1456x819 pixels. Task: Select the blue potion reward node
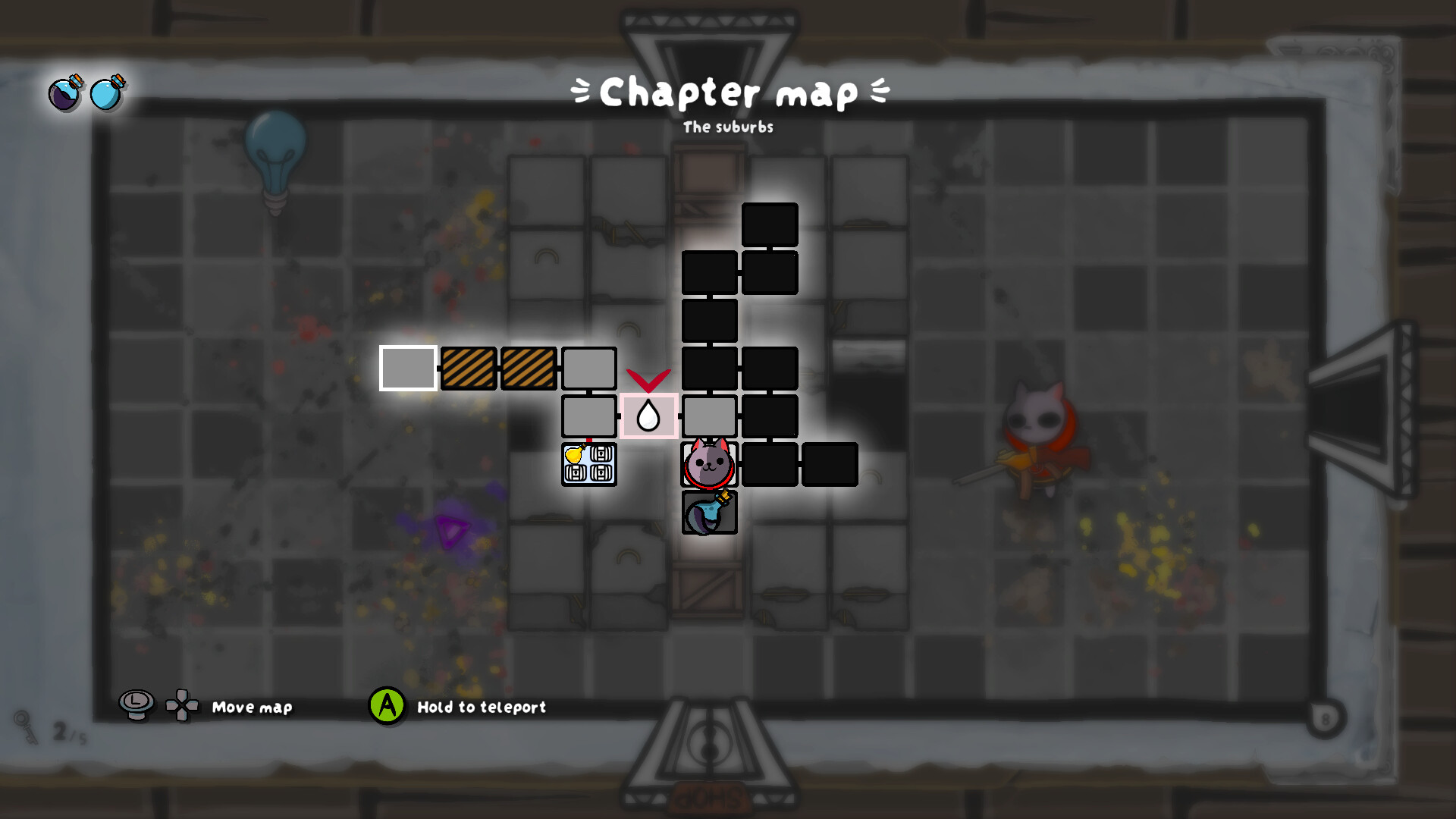tap(709, 513)
